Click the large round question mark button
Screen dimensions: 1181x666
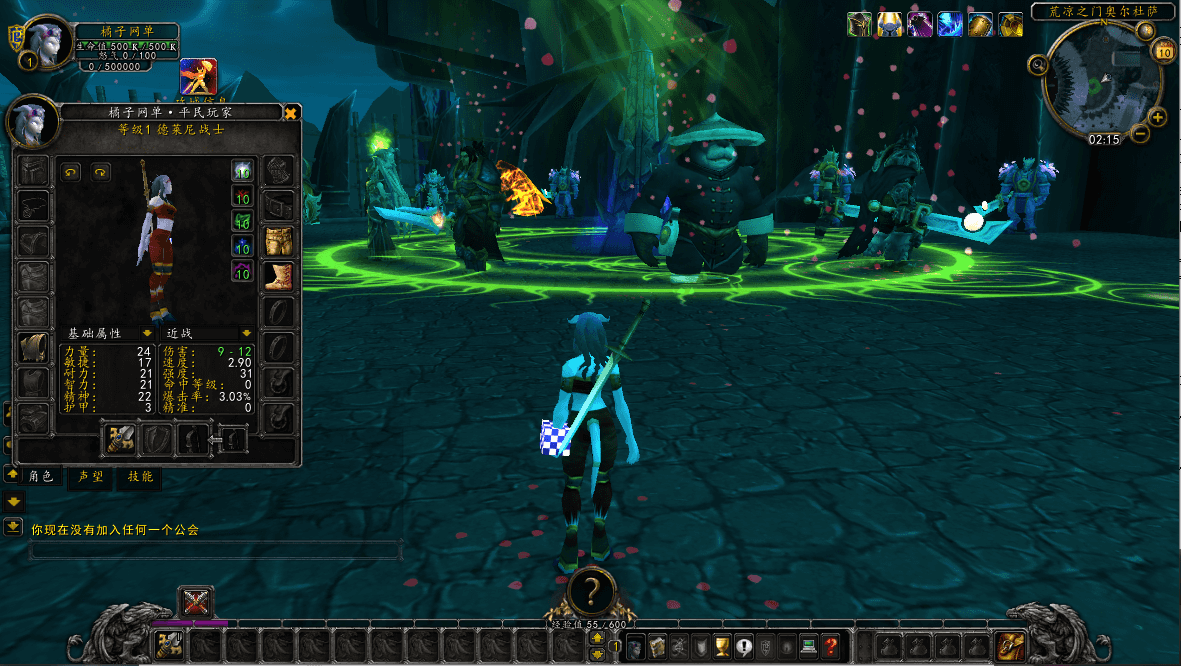pyautogui.click(x=591, y=591)
